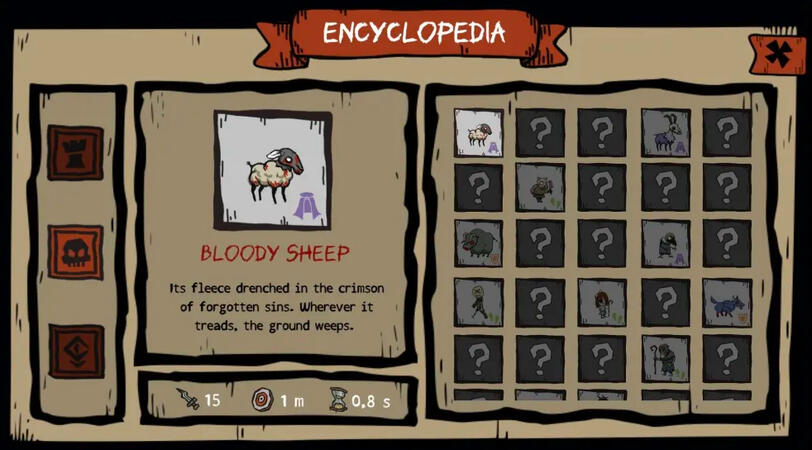Open the tower category tab
812x450 pixels.
pyautogui.click(x=75, y=152)
